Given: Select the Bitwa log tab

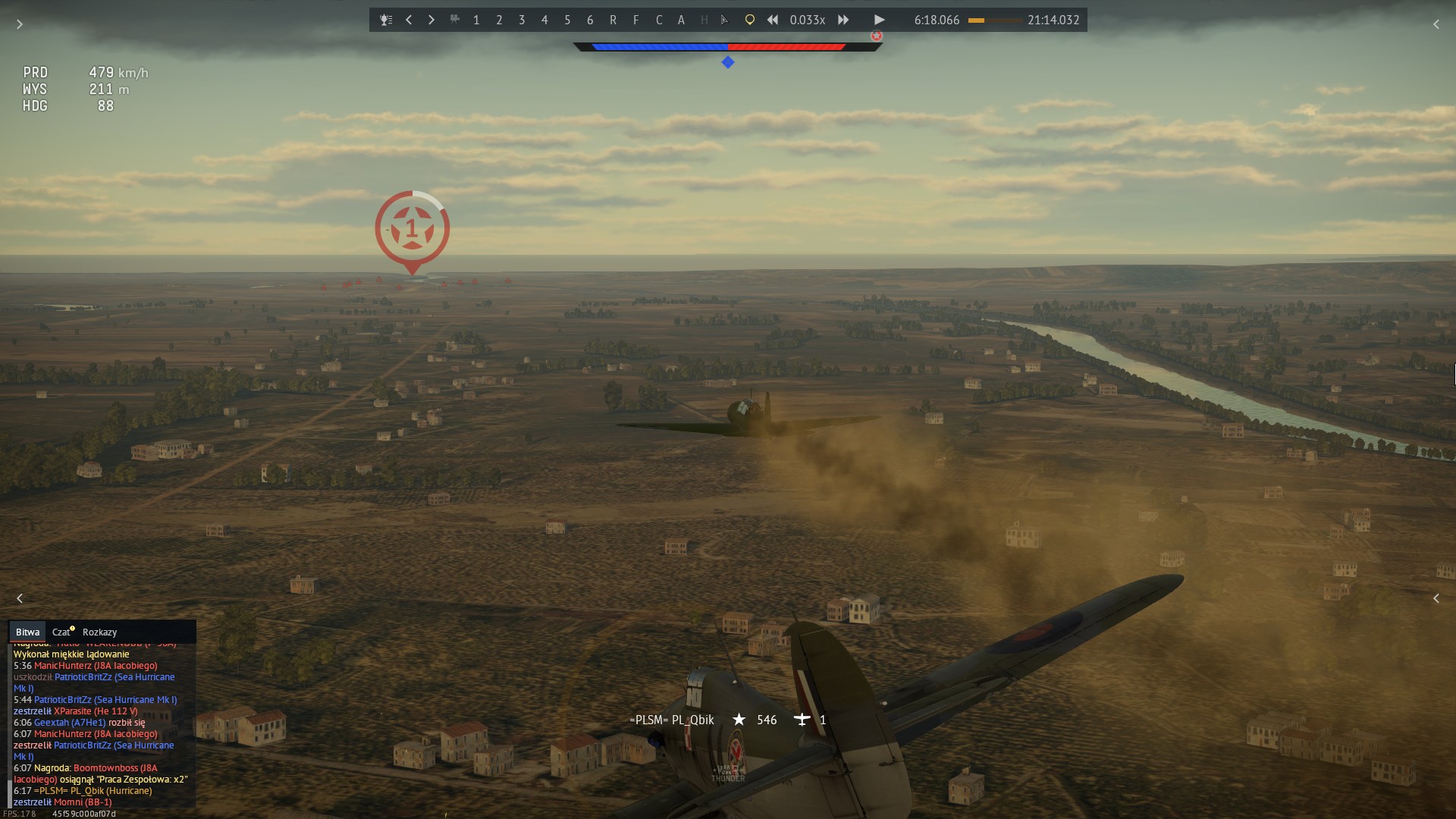Looking at the screenshot, I should 27,632.
